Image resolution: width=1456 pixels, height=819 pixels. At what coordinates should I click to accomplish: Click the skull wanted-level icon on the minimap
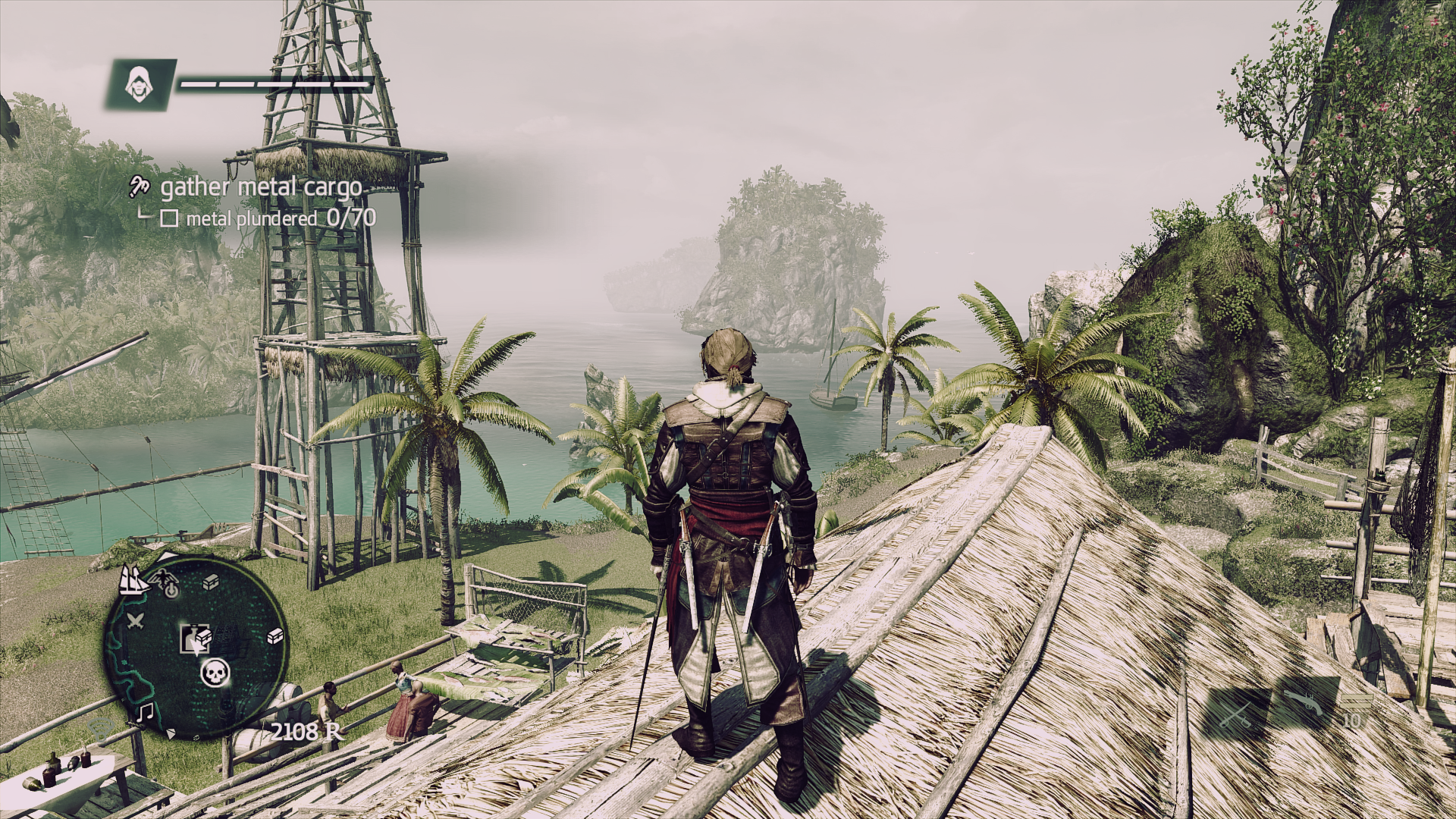tap(215, 673)
